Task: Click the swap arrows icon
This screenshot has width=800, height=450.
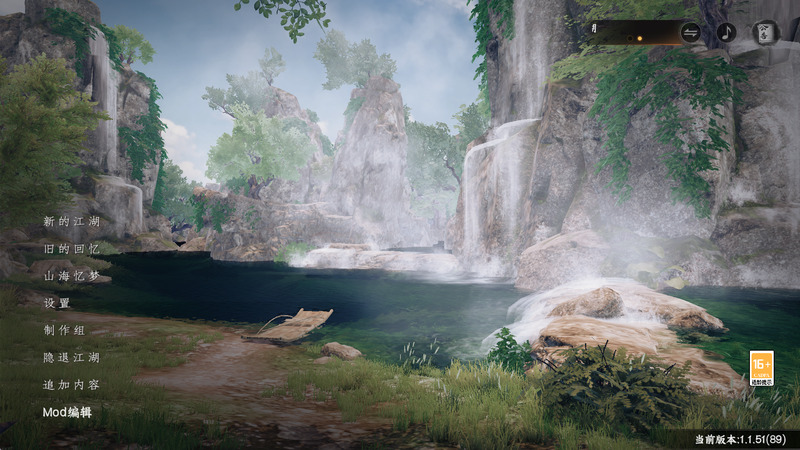Action: point(691,32)
